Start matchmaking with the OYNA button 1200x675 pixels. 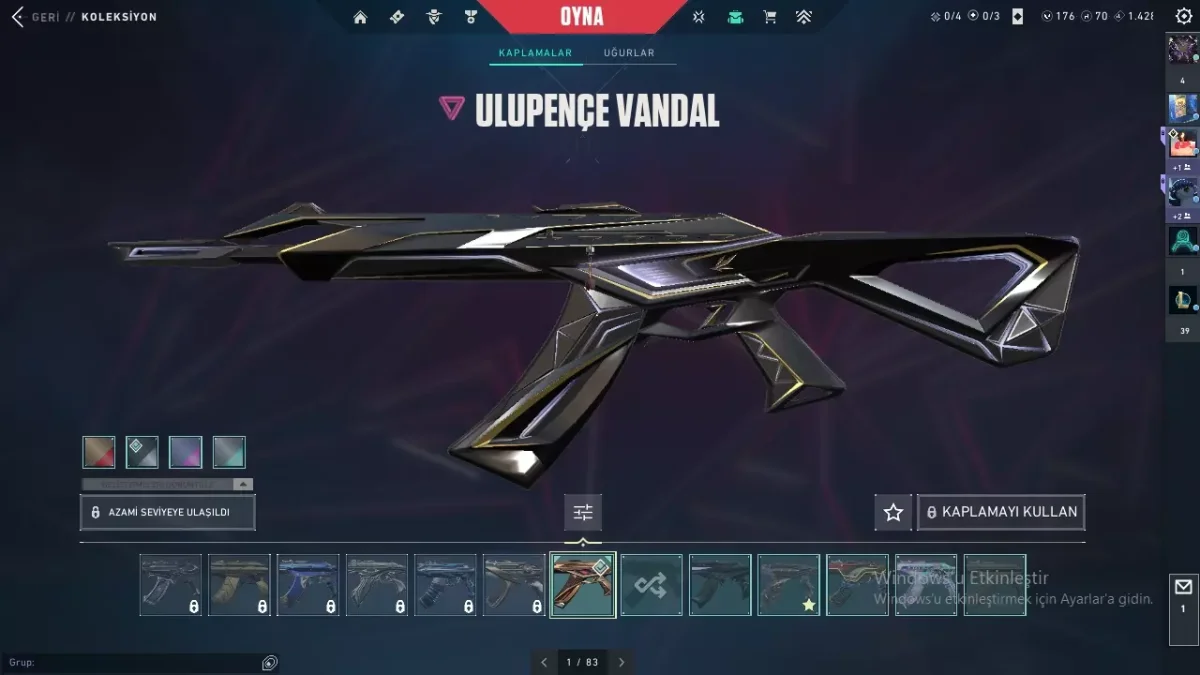click(582, 17)
